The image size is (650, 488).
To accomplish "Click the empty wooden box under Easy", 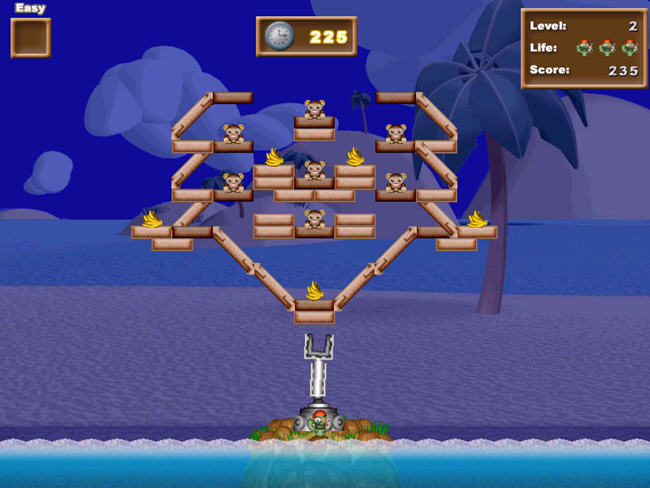I will click(30, 38).
